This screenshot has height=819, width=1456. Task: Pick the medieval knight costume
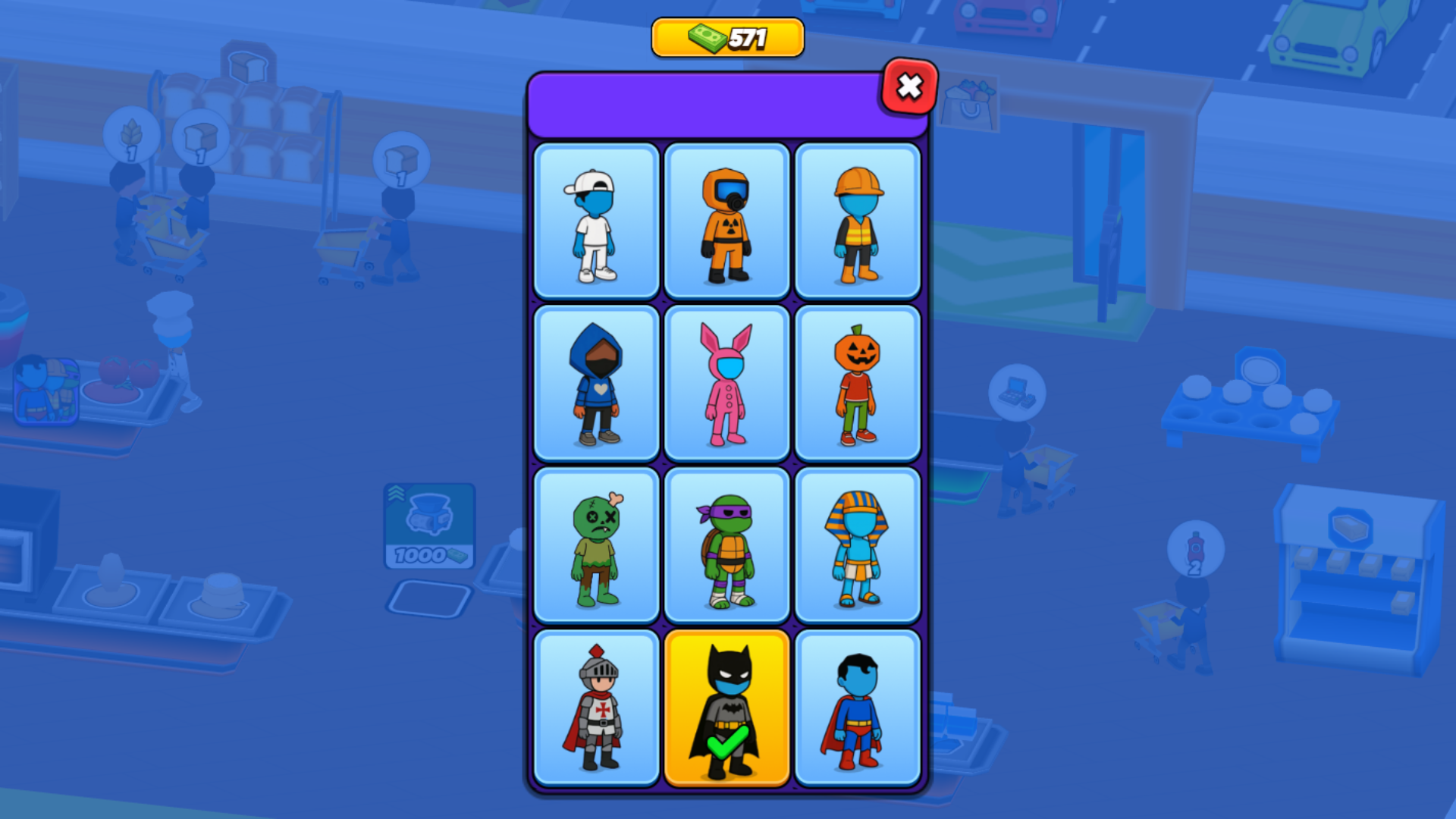596,706
